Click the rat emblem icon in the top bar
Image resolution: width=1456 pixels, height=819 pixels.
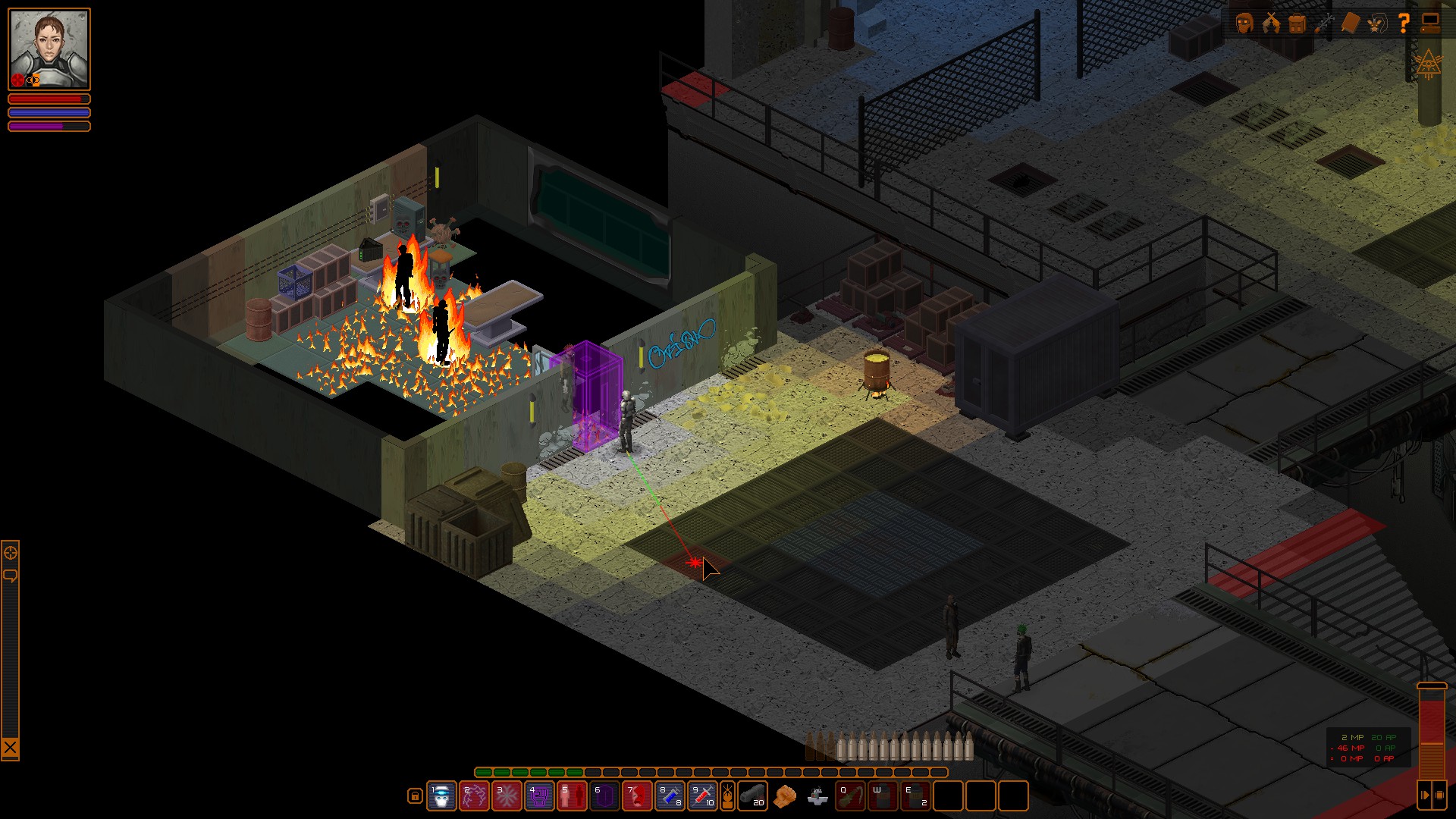(1376, 24)
